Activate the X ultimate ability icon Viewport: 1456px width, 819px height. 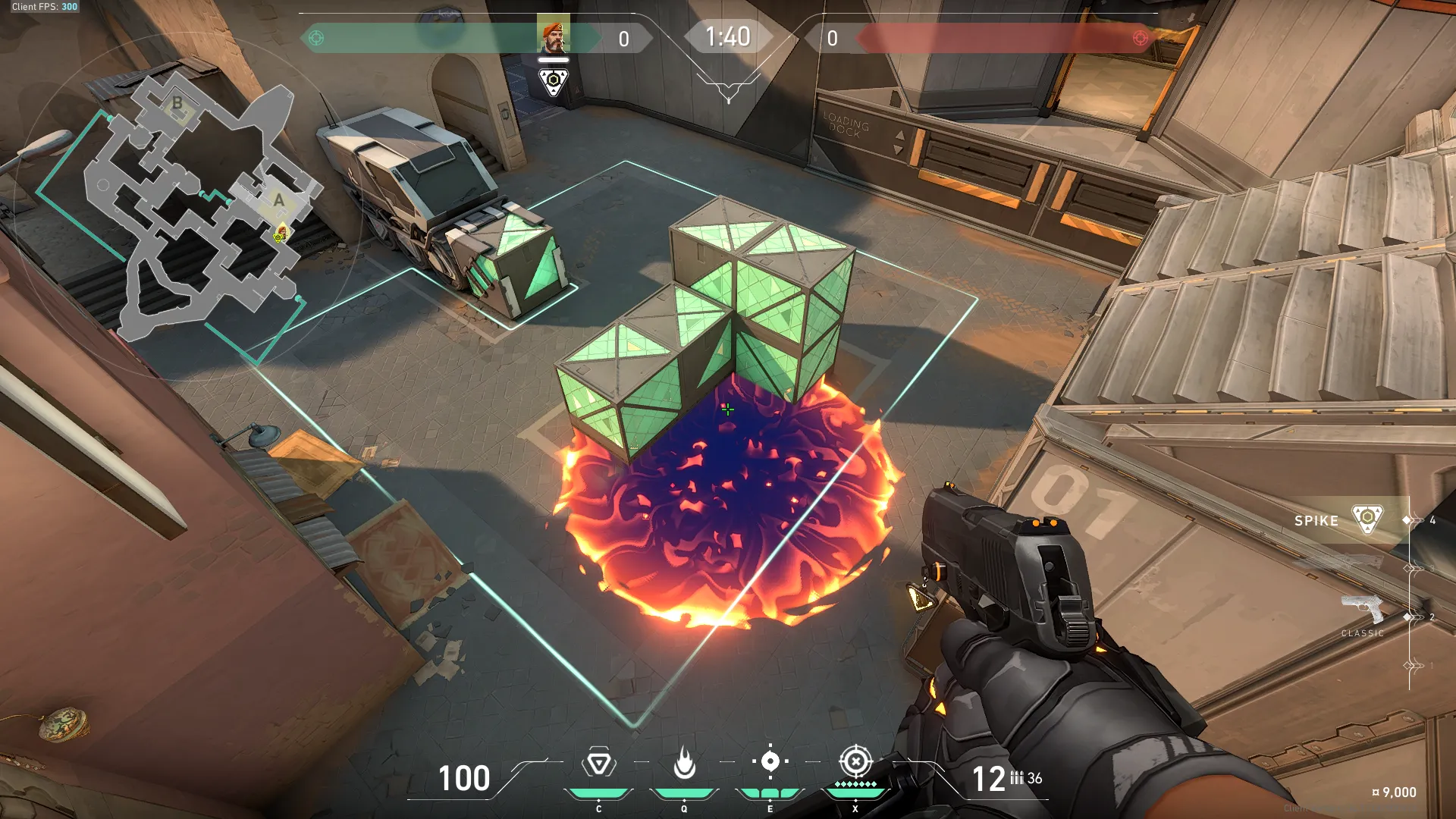pyautogui.click(x=855, y=761)
